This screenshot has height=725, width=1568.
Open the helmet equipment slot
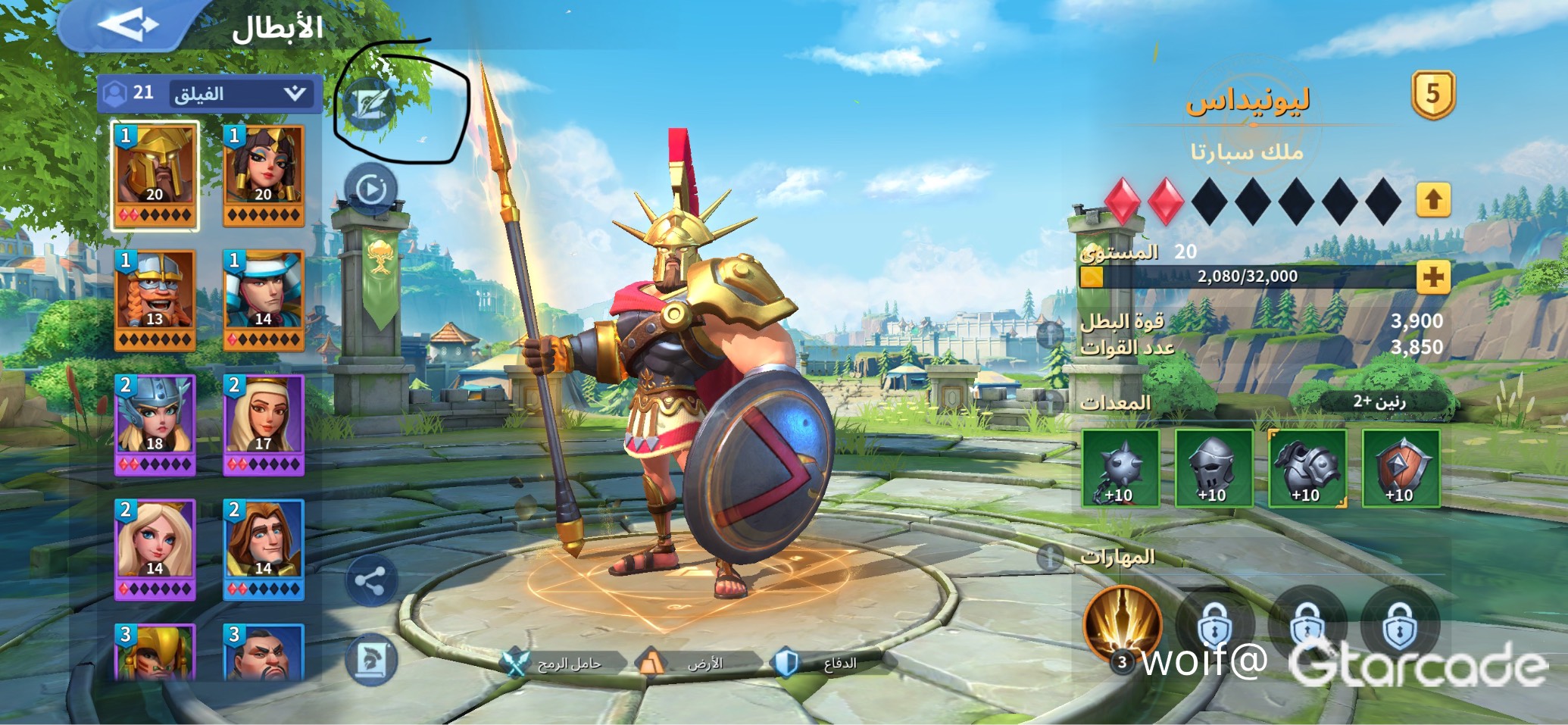tap(1213, 468)
